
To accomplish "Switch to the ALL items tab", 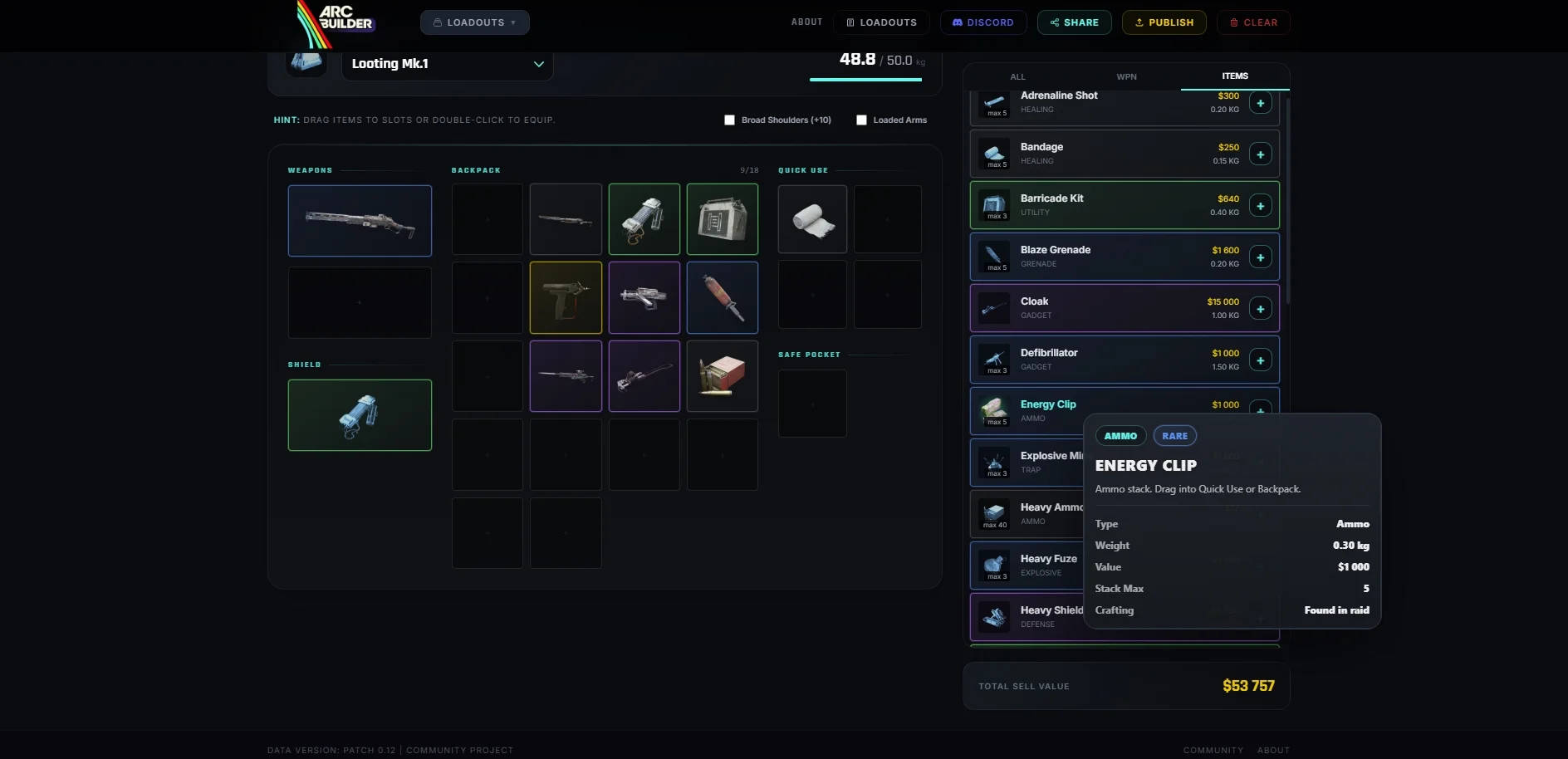I will [x=1017, y=76].
